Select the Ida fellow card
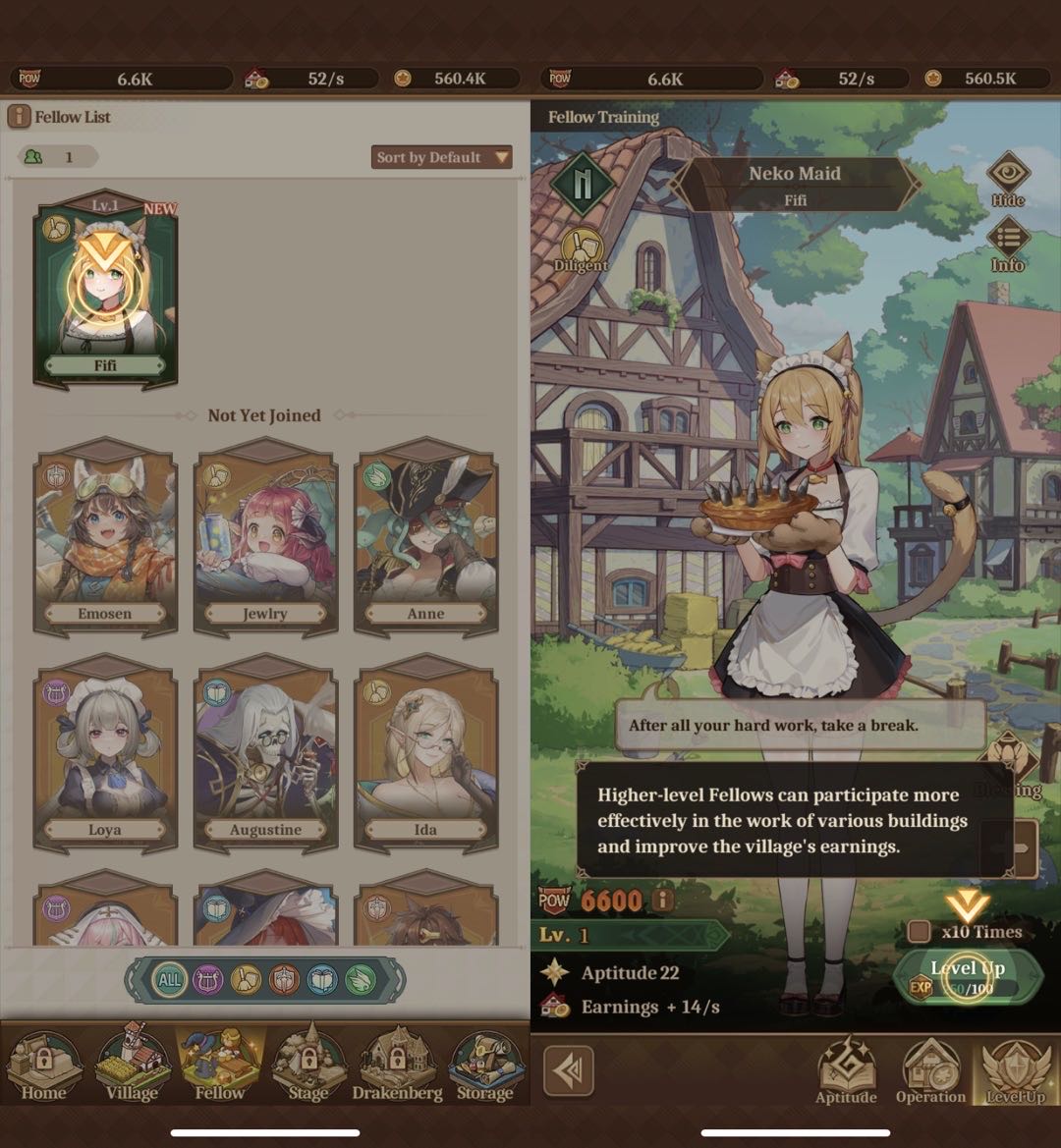 (x=425, y=751)
